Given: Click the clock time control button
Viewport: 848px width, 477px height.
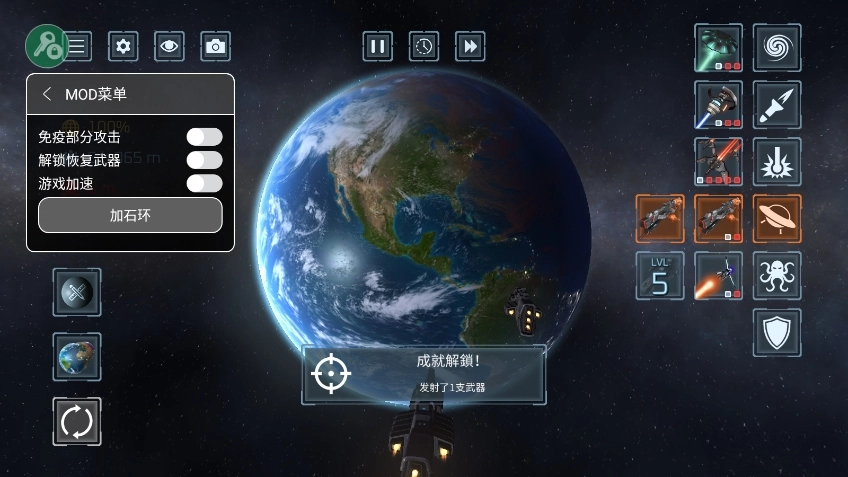Looking at the screenshot, I should (x=424, y=46).
